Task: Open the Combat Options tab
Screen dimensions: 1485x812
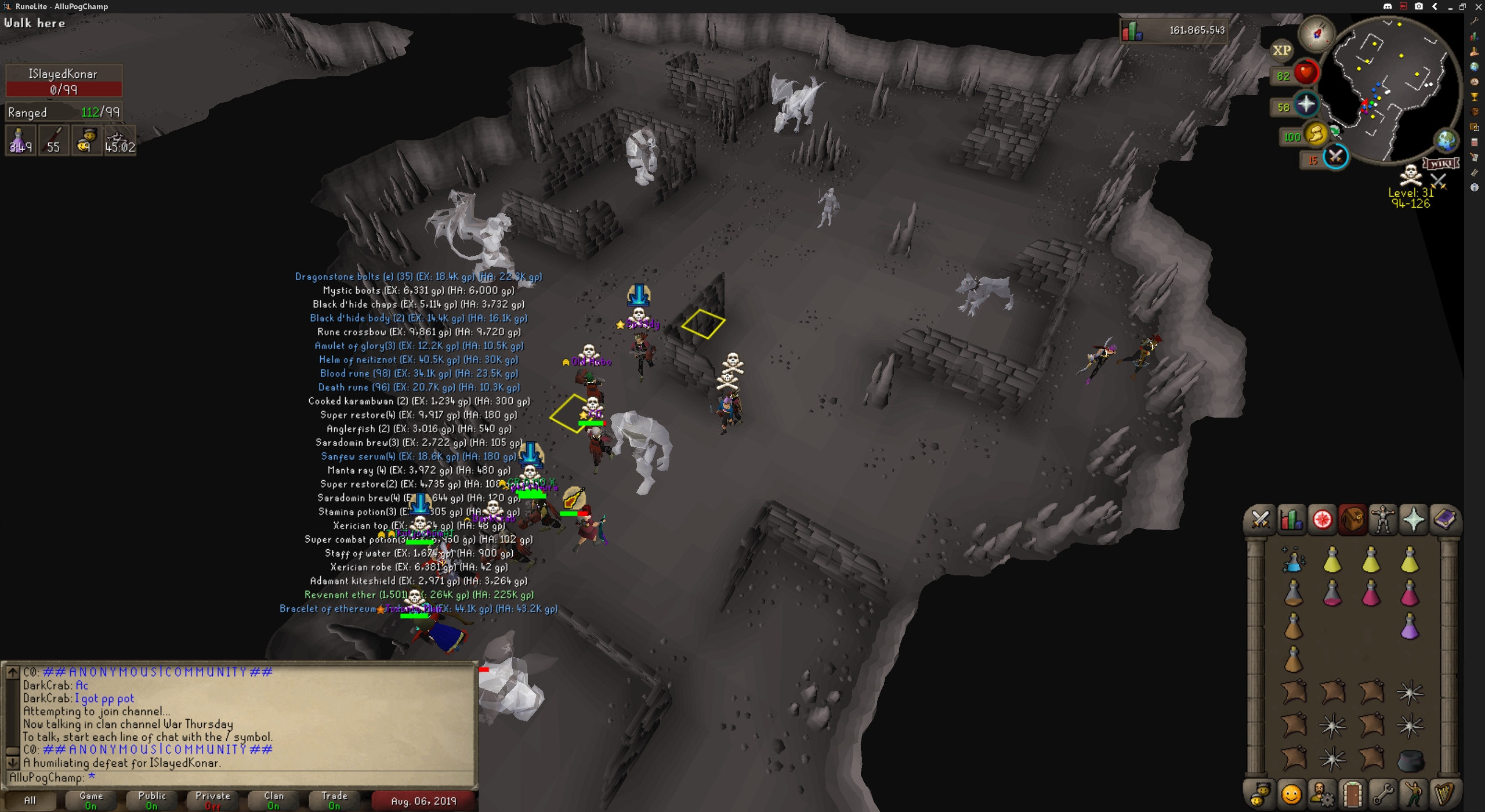Action: (1260, 520)
